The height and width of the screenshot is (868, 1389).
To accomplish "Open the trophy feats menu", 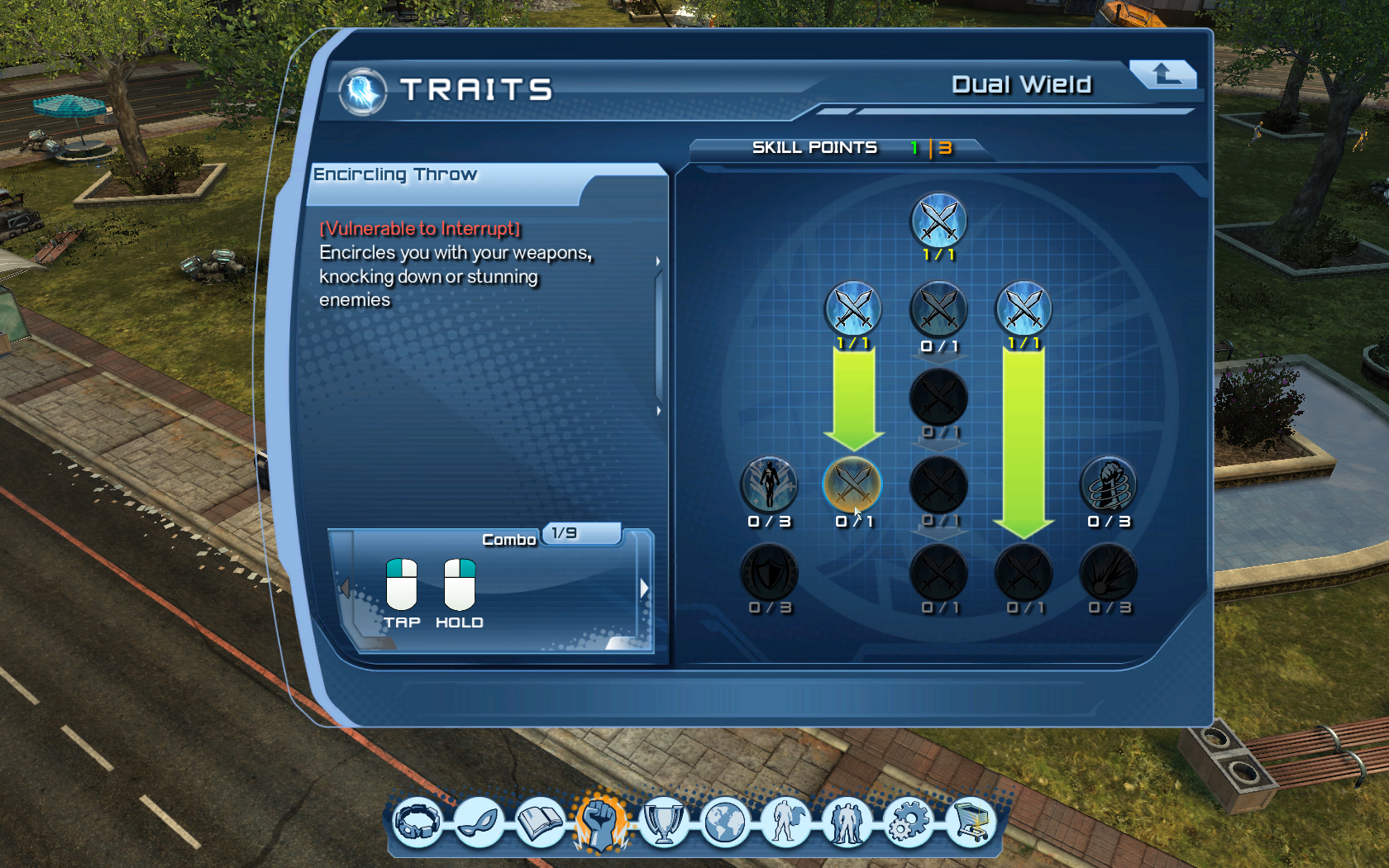I will [663, 823].
